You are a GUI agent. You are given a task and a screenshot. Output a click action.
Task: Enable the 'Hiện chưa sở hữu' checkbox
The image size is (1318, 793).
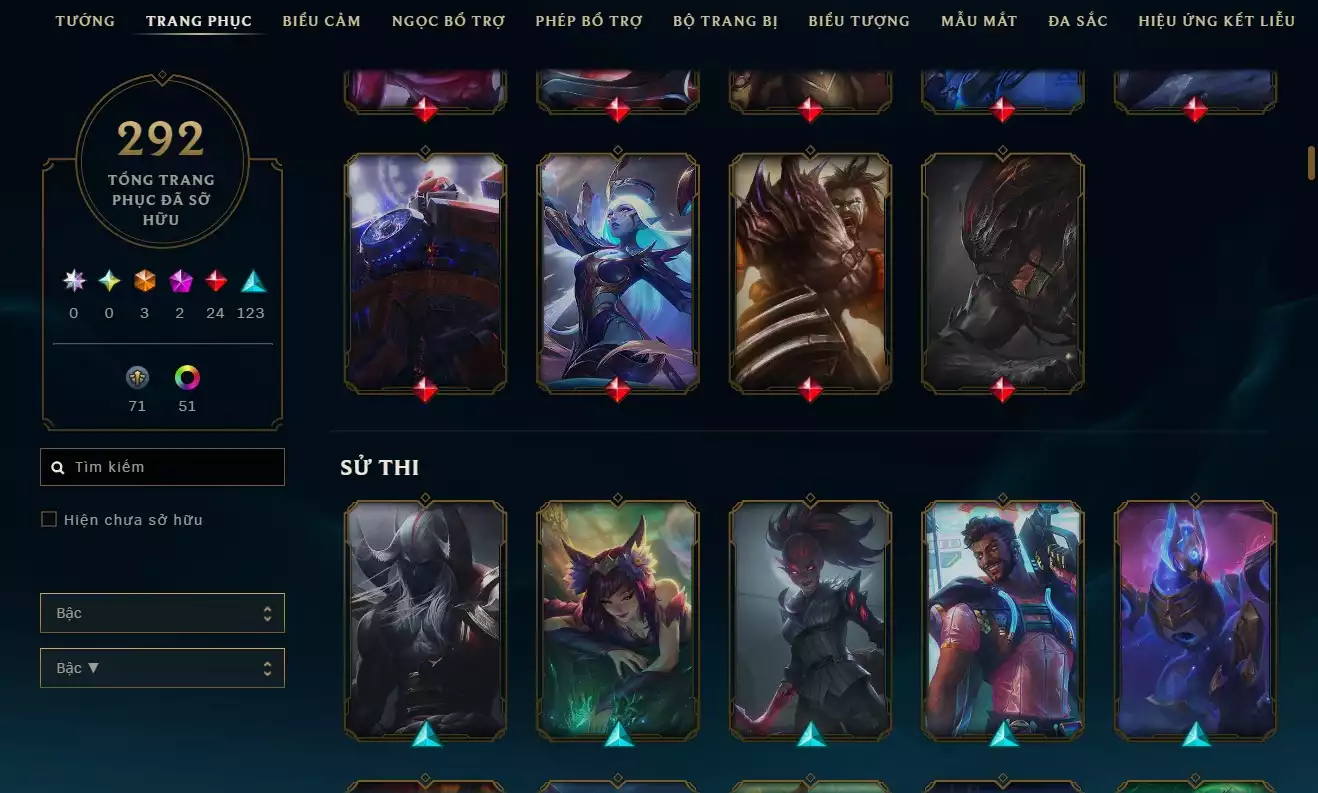pyautogui.click(x=48, y=518)
